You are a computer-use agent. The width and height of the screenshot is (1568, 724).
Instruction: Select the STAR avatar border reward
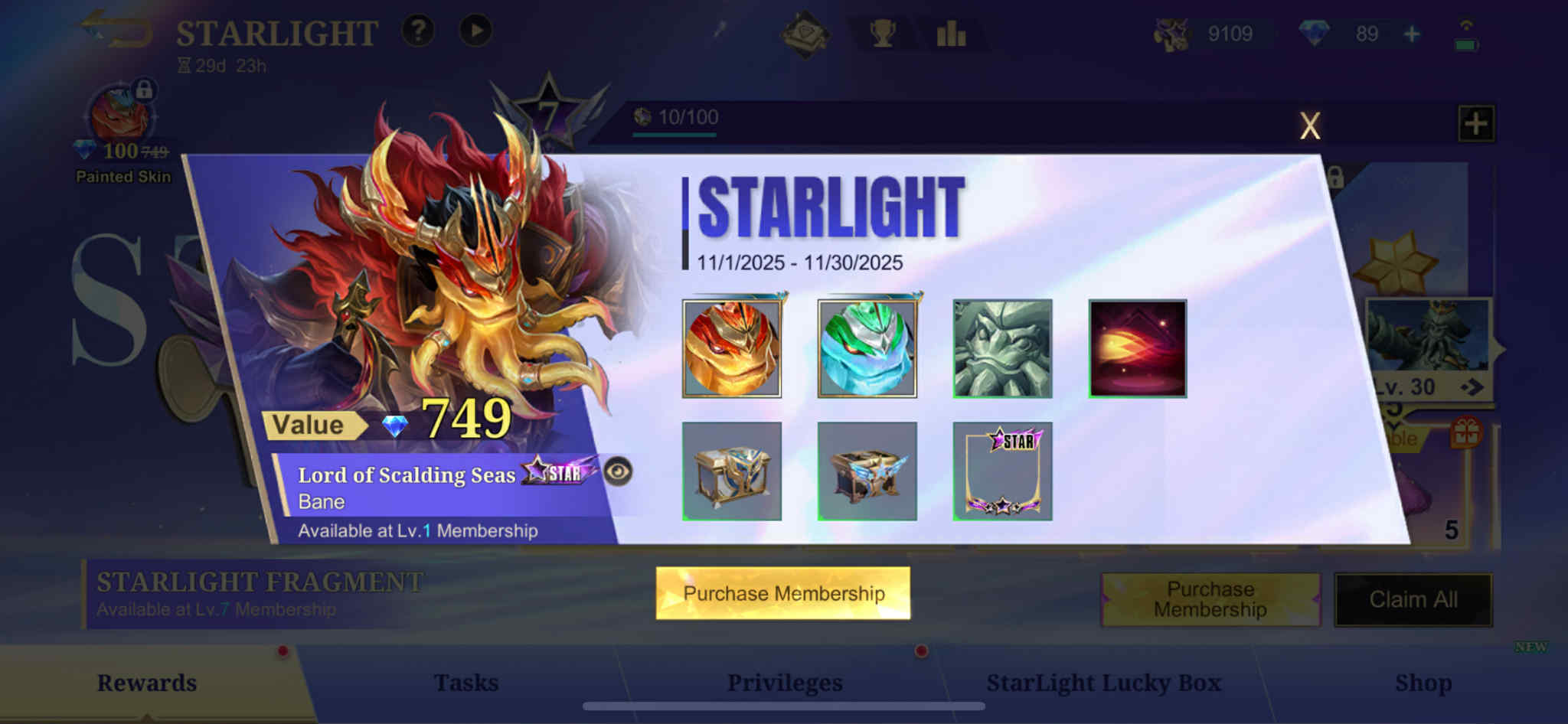tap(1001, 471)
